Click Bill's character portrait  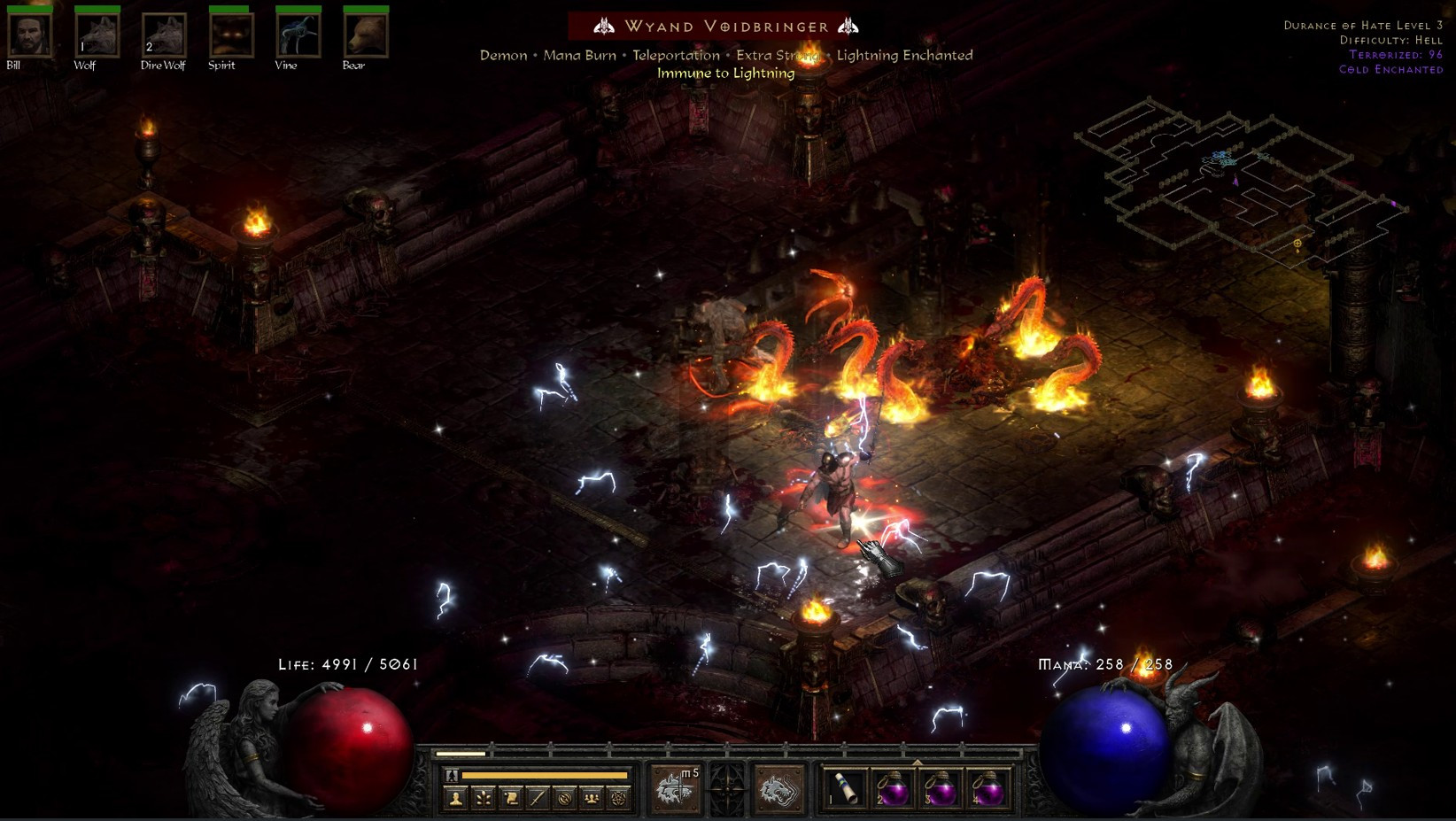[29, 35]
